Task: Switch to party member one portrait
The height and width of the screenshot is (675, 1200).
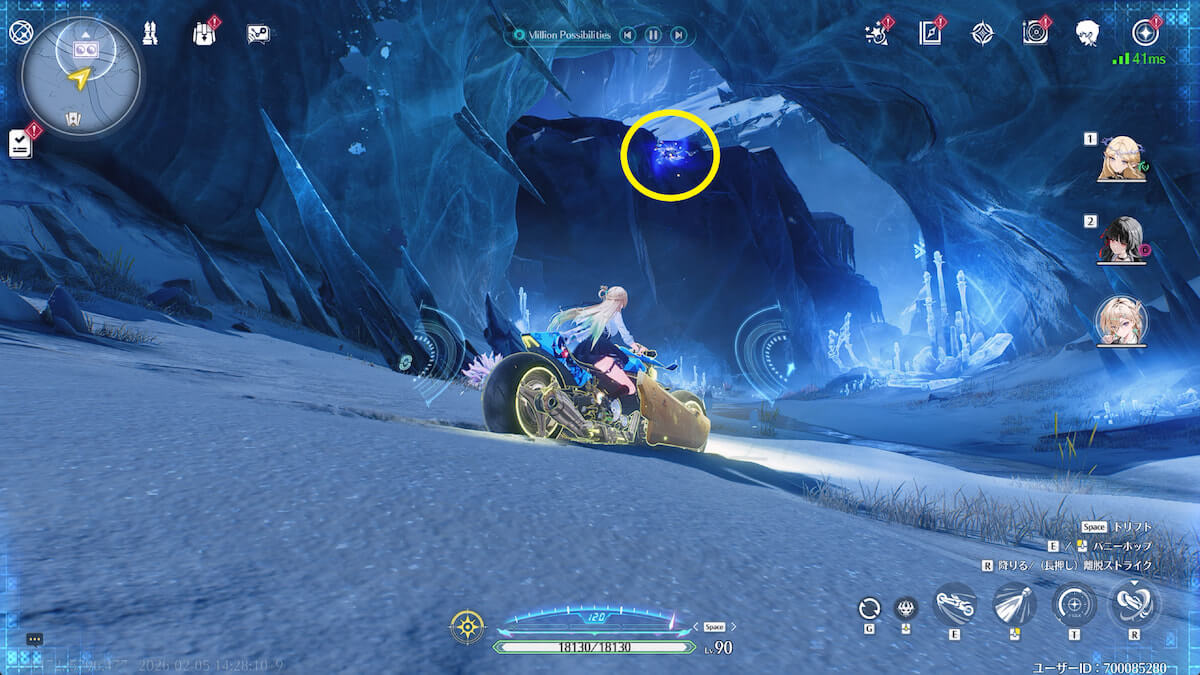Action: coord(1122,160)
